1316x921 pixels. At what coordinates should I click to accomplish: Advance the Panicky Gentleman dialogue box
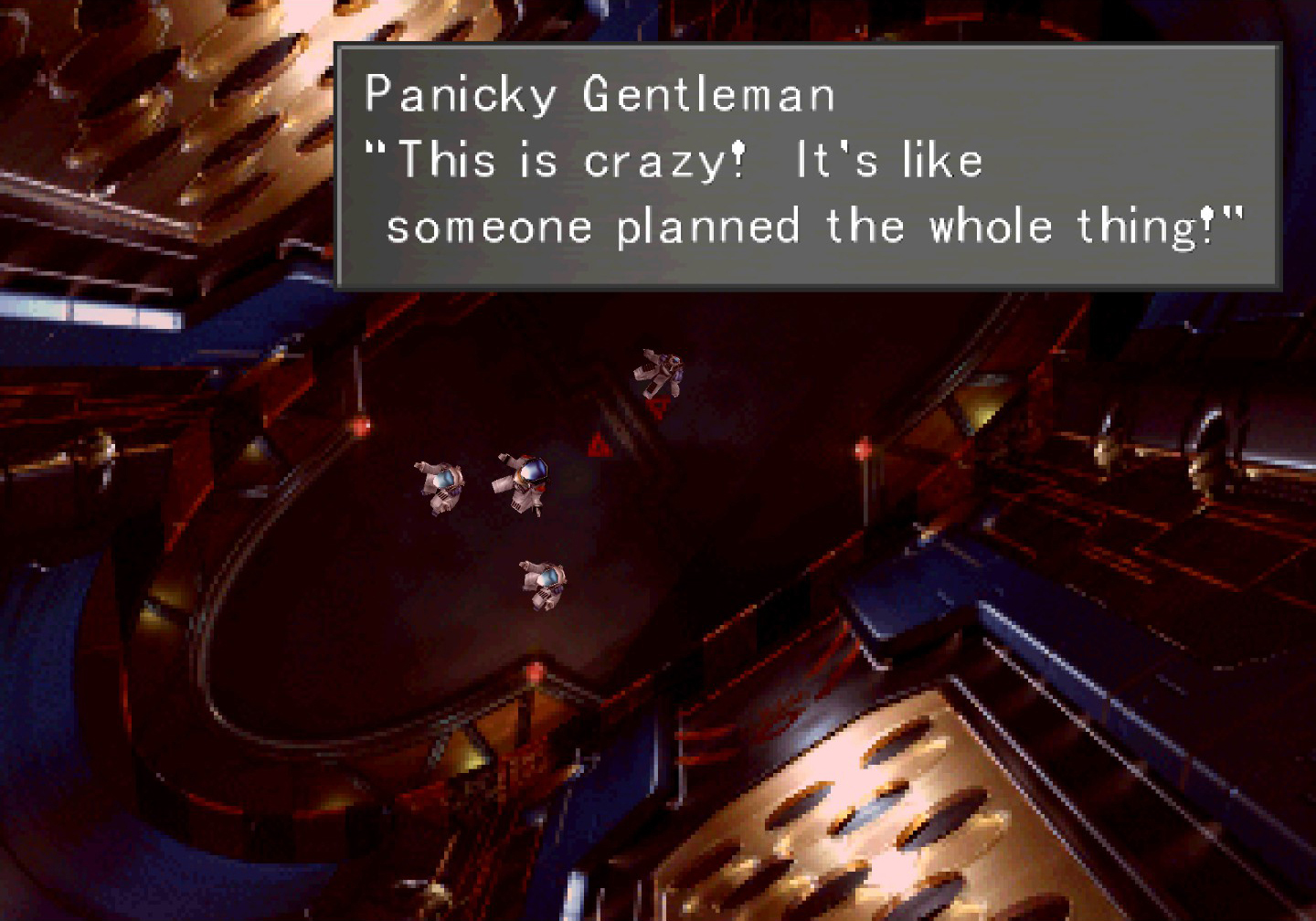point(808,166)
